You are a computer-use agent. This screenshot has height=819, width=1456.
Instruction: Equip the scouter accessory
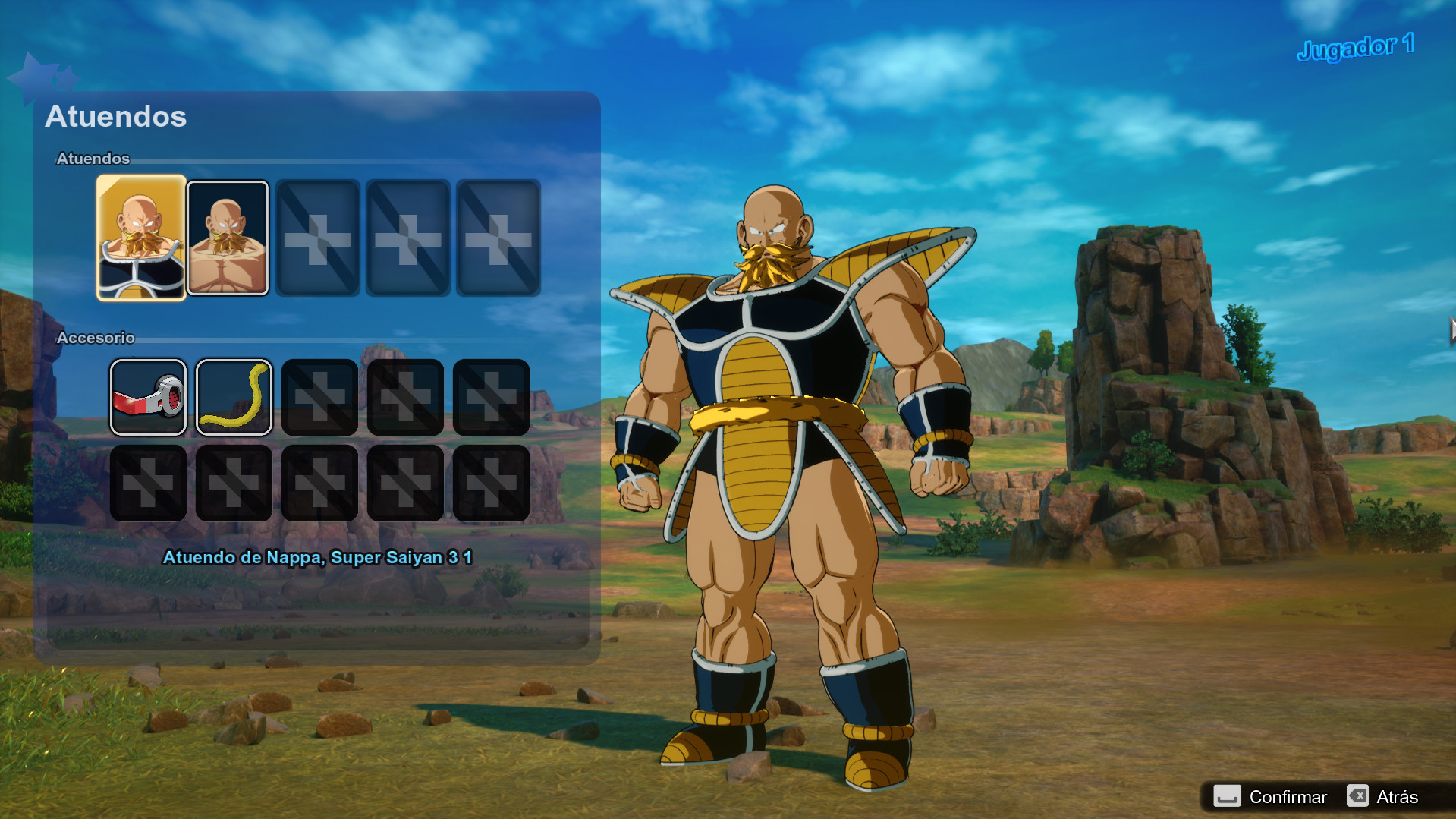[x=149, y=396]
